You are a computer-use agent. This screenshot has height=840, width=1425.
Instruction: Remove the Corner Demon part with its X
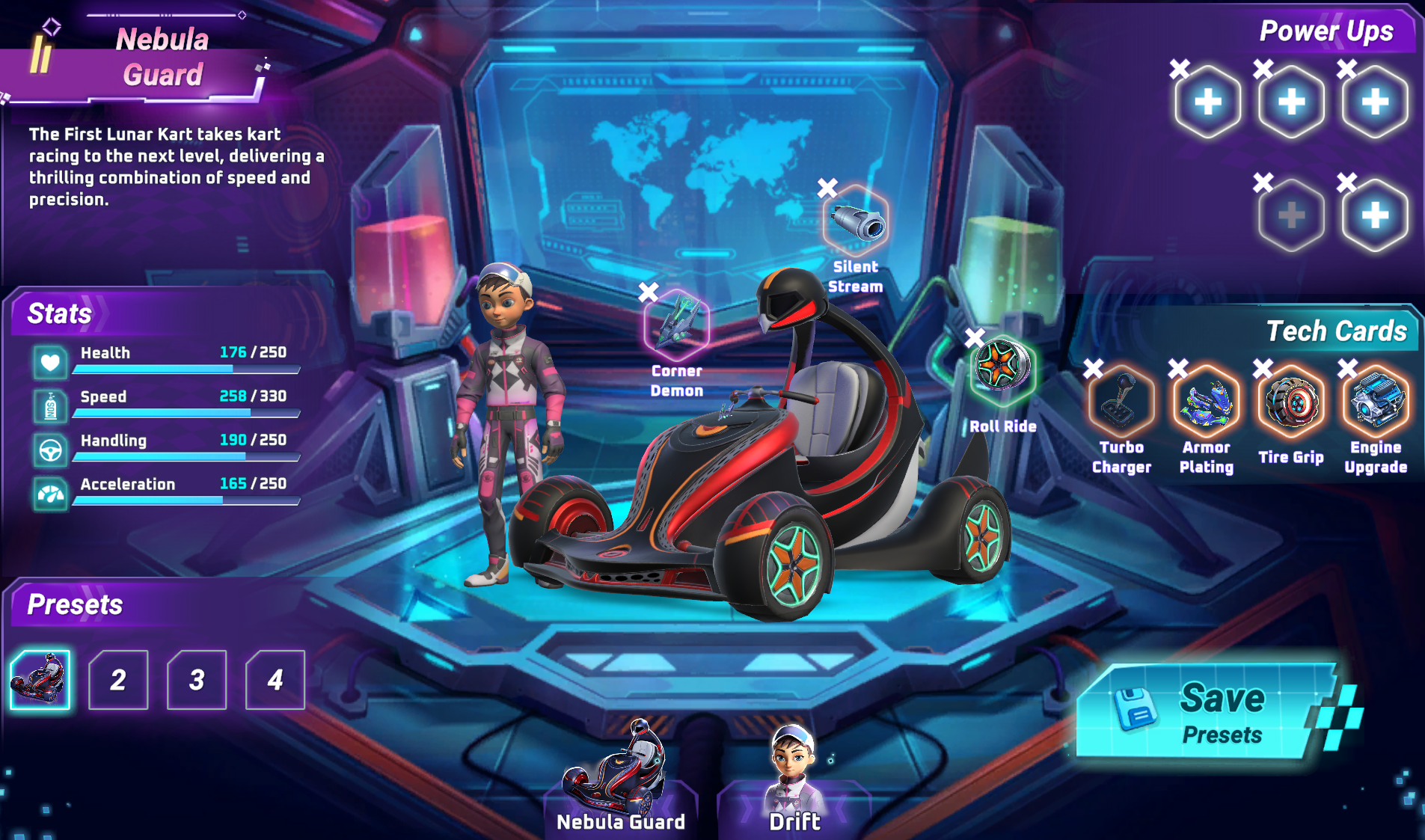coord(649,292)
